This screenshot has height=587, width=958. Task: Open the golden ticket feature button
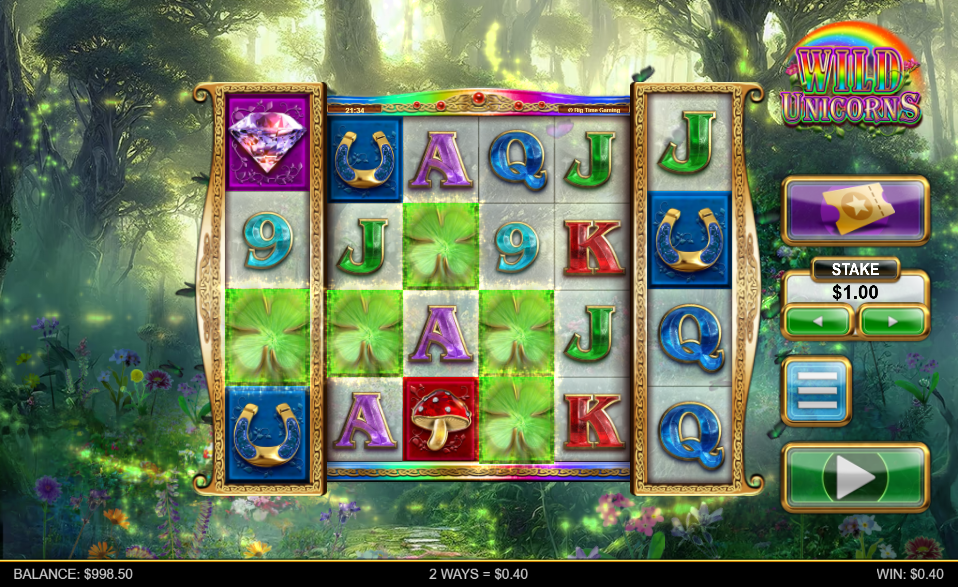855,210
